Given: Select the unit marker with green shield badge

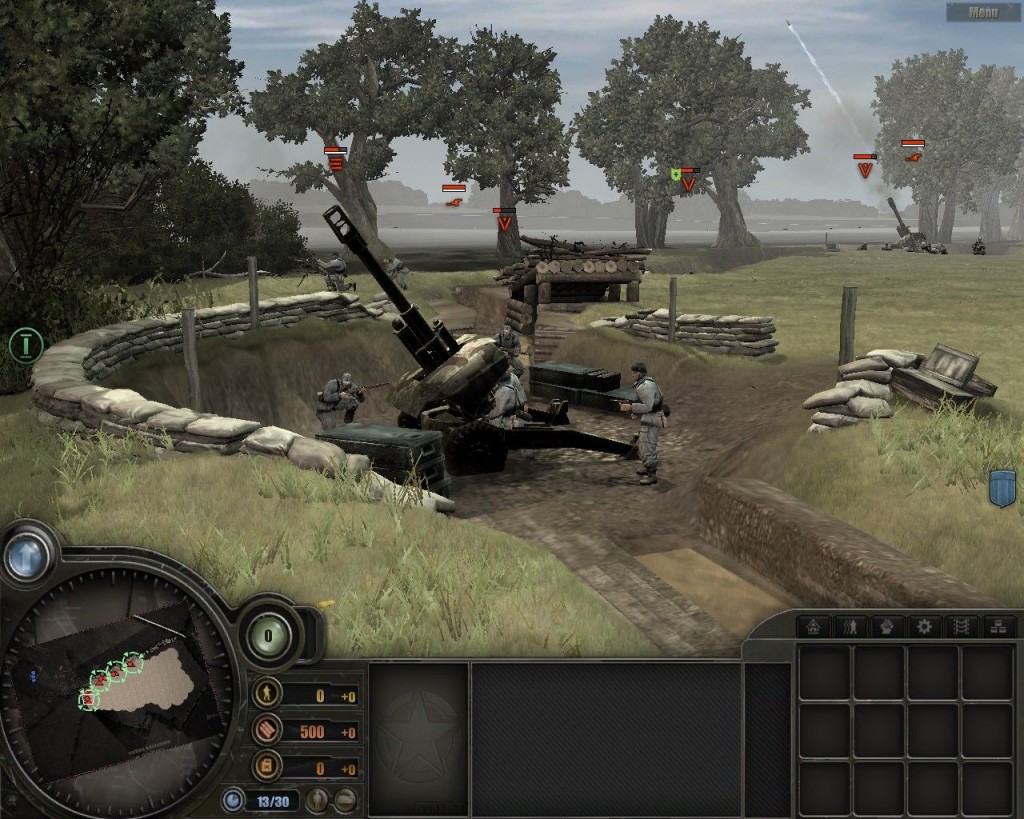Looking at the screenshot, I should pos(686,178).
